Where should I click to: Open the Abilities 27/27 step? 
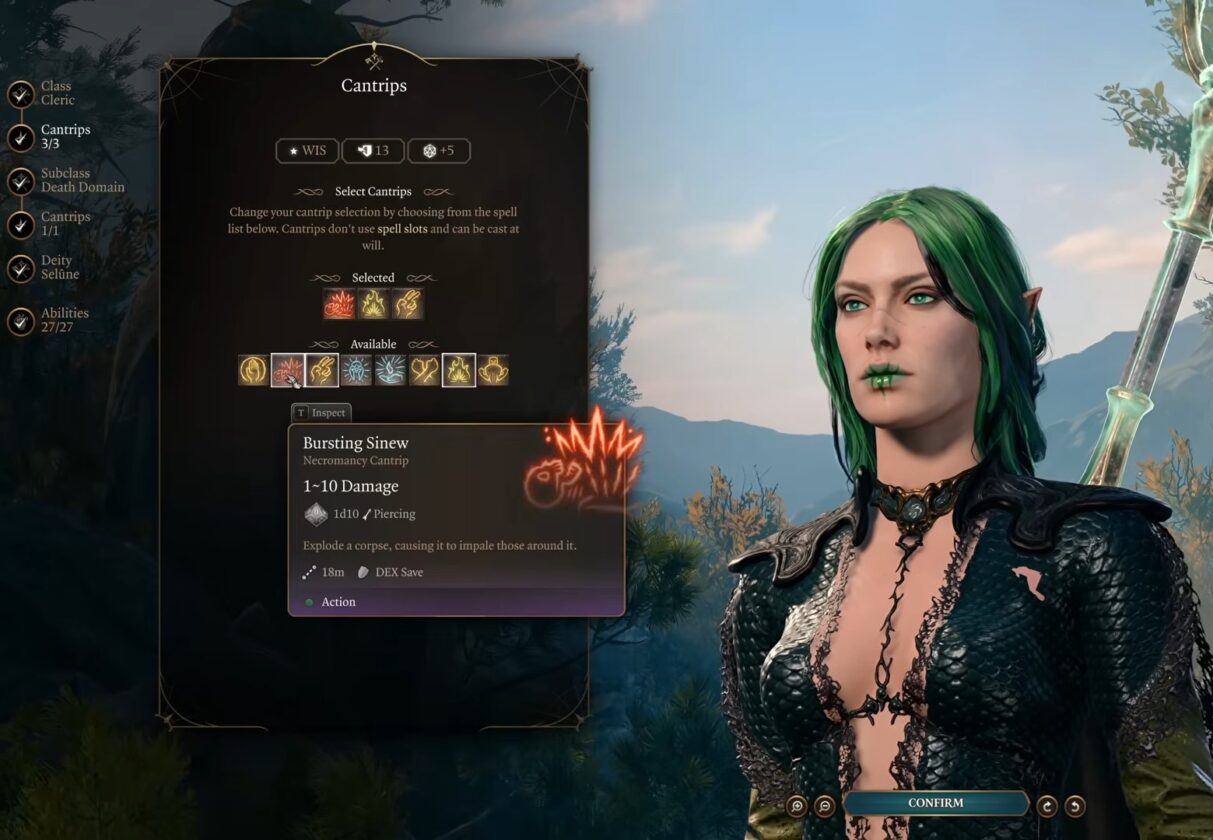pyautogui.click(x=21, y=321)
